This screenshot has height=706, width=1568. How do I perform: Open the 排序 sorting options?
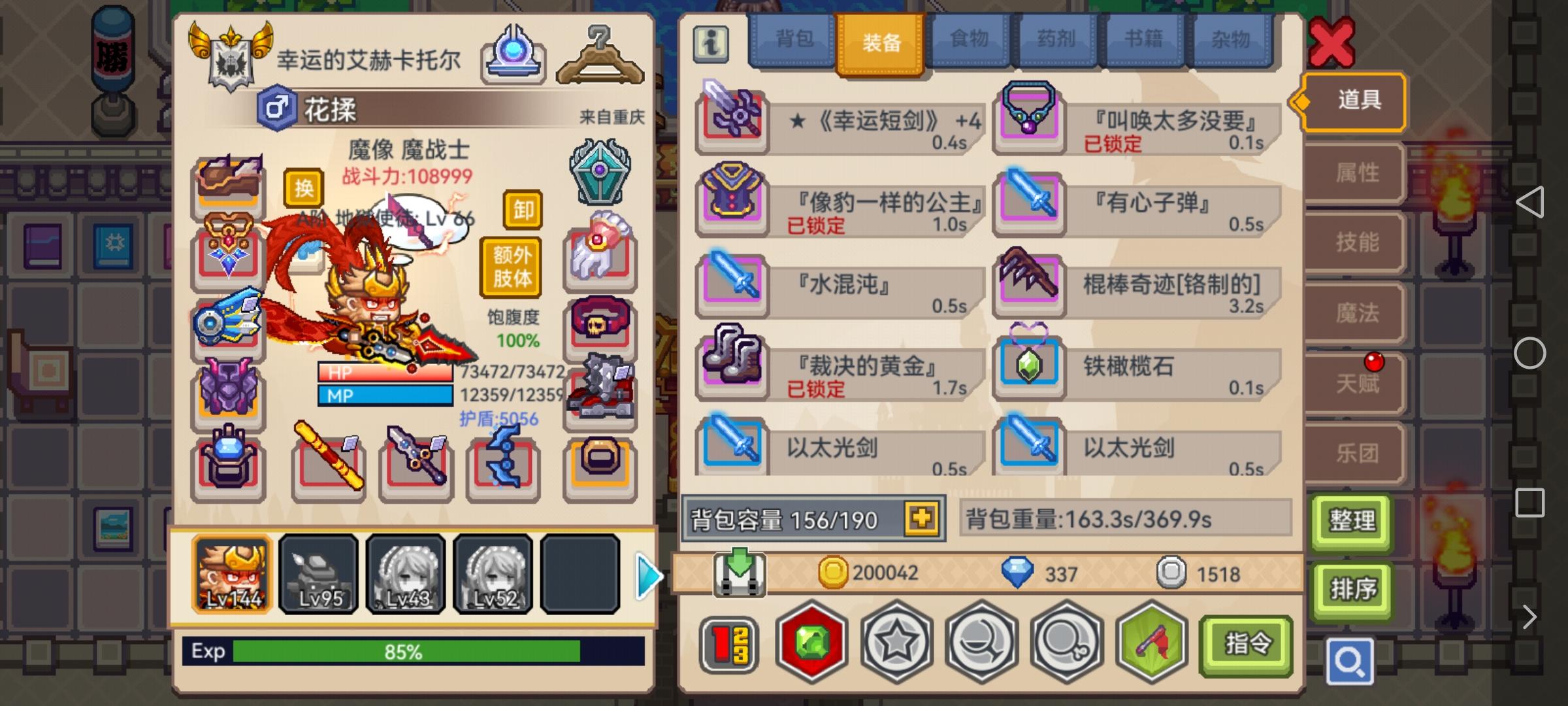(1351, 588)
